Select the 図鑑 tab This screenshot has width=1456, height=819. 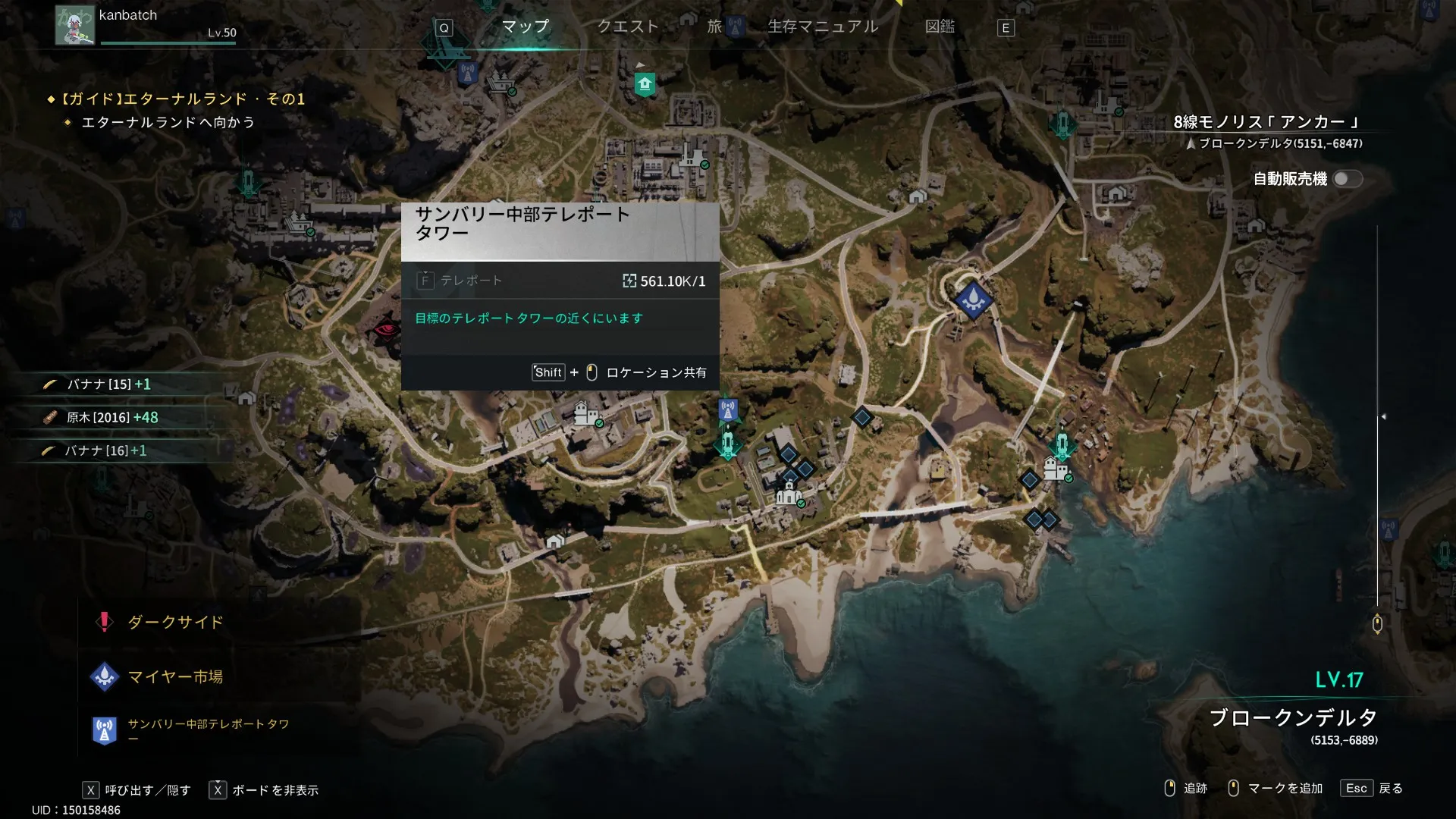[x=940, y=27]
